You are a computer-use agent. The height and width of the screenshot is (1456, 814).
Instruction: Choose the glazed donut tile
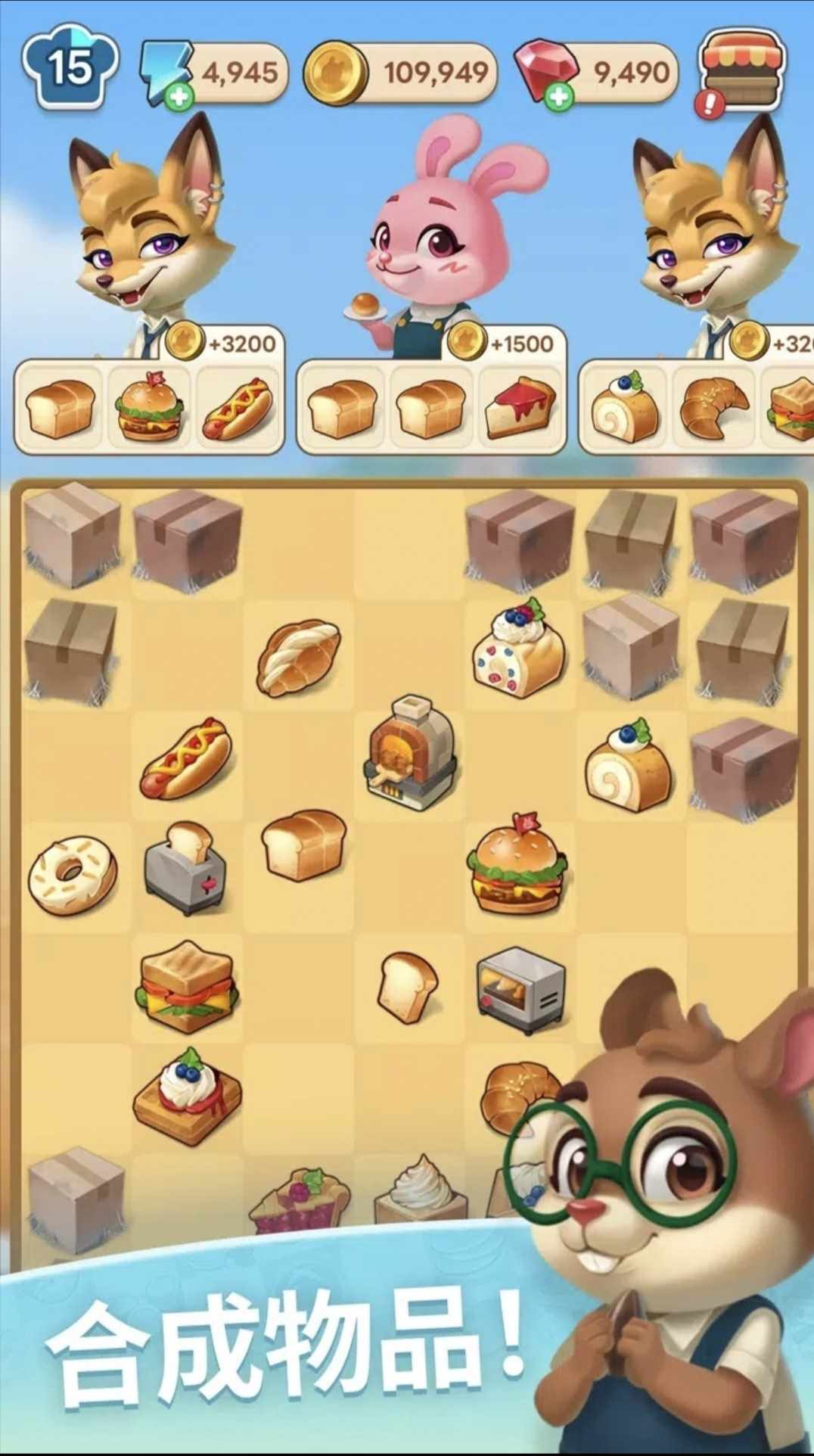coord(73,874)
